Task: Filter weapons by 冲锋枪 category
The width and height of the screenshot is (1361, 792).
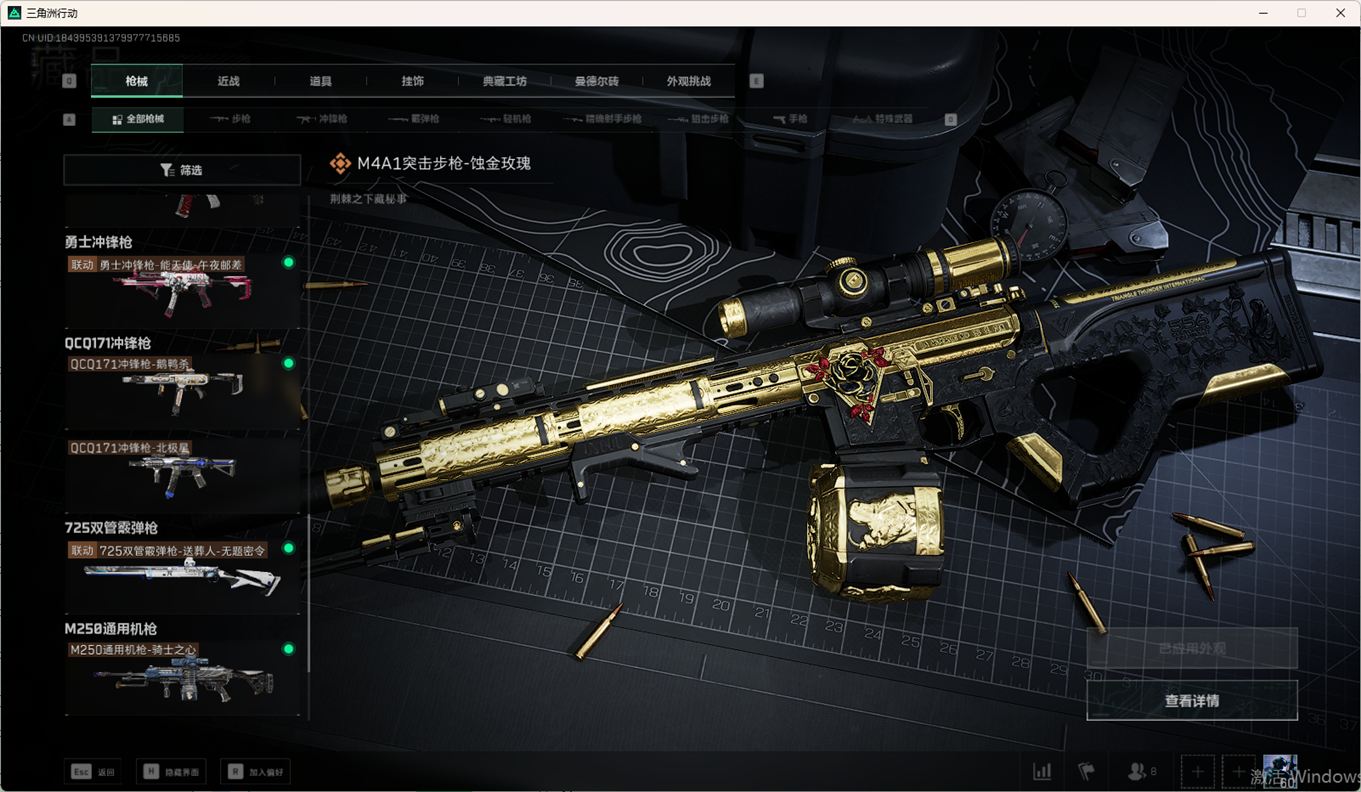Action: click(x=322, y=119)
